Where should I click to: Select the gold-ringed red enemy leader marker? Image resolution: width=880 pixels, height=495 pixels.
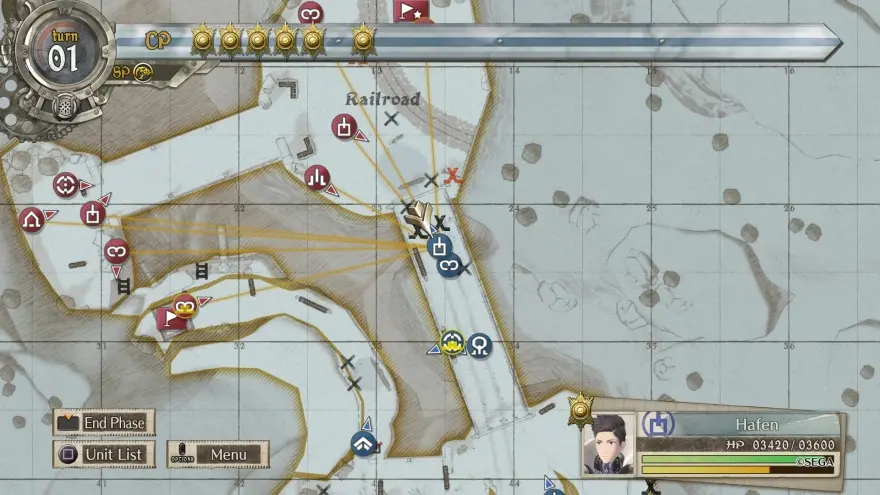[x=183, y=306]
